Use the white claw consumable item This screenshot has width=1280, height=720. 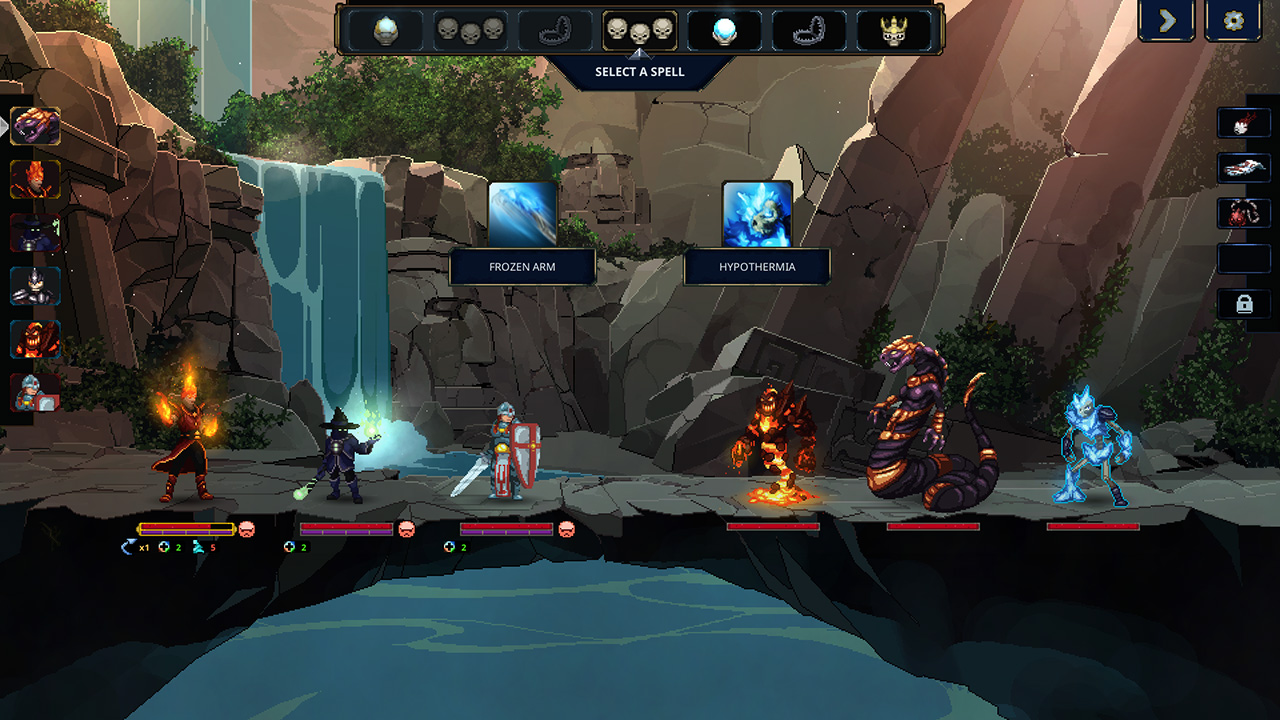click(1244, 123)
